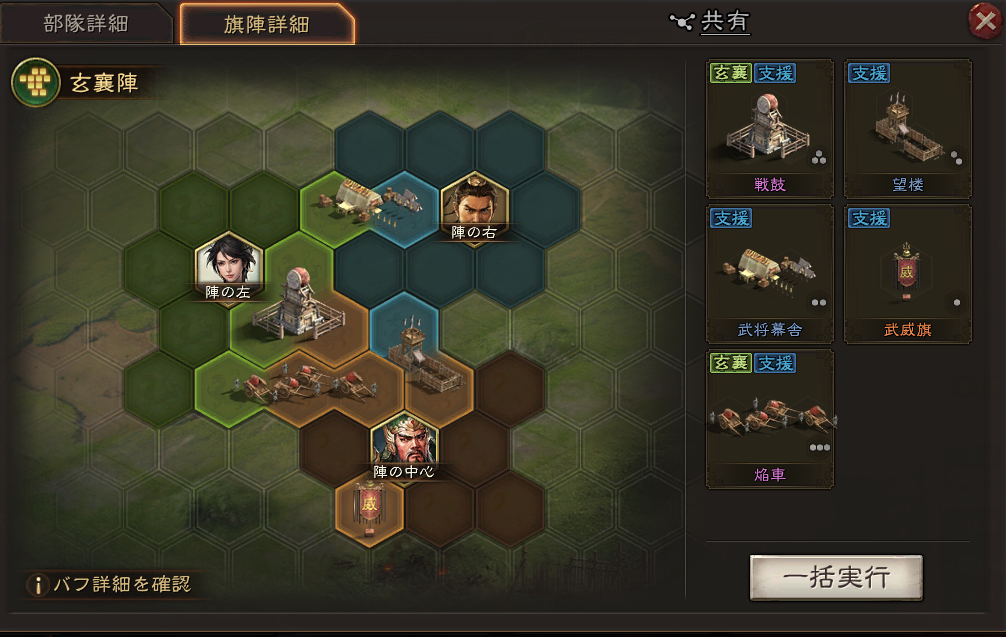Select the 旗陣詳細 tab
The height and width of the screenshot is (637, 1006).
266,25
